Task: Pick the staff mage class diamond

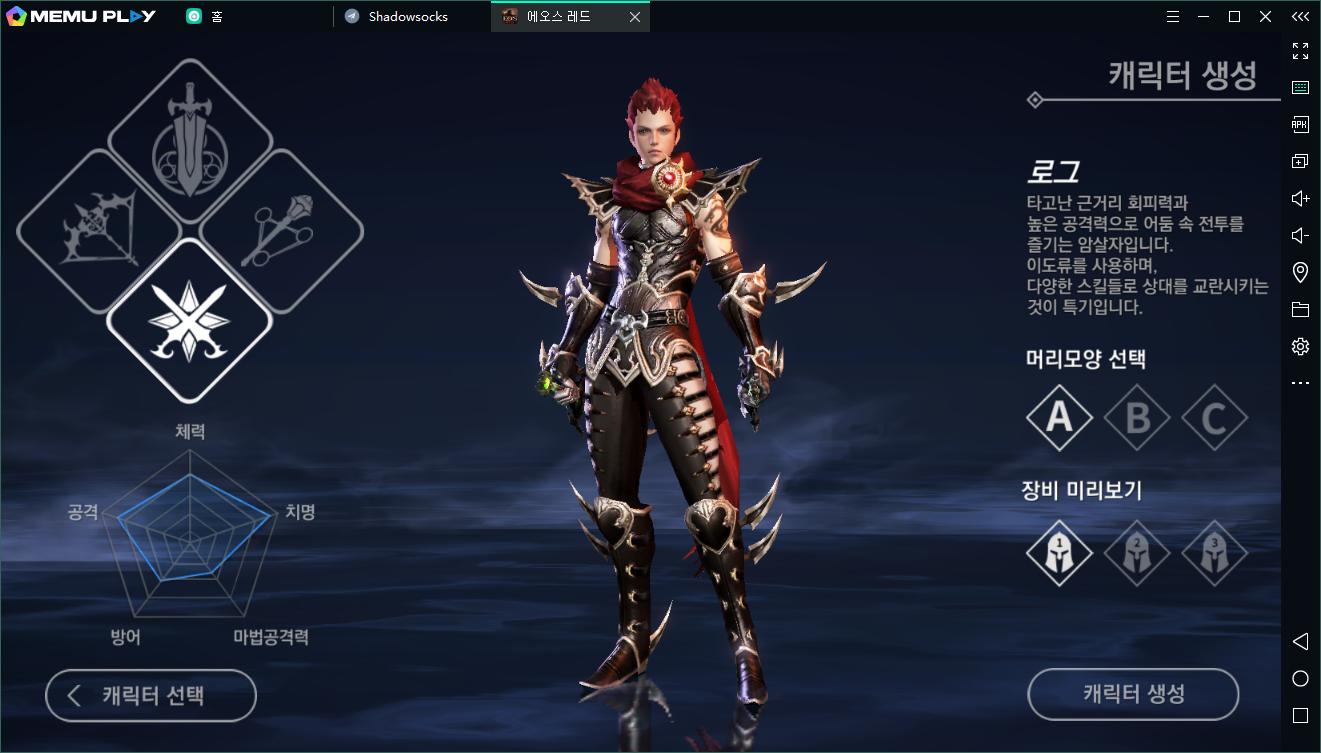Action: pos(281,231)
